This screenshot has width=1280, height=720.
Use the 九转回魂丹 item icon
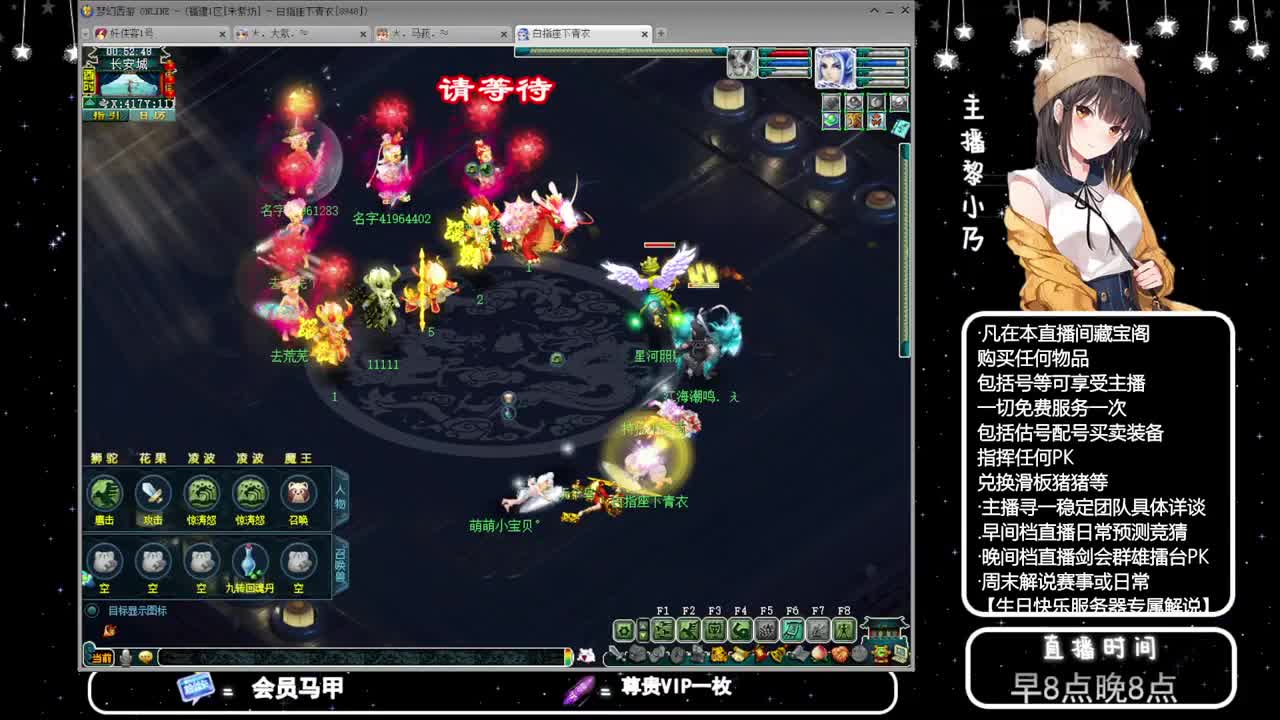[248, 560]
